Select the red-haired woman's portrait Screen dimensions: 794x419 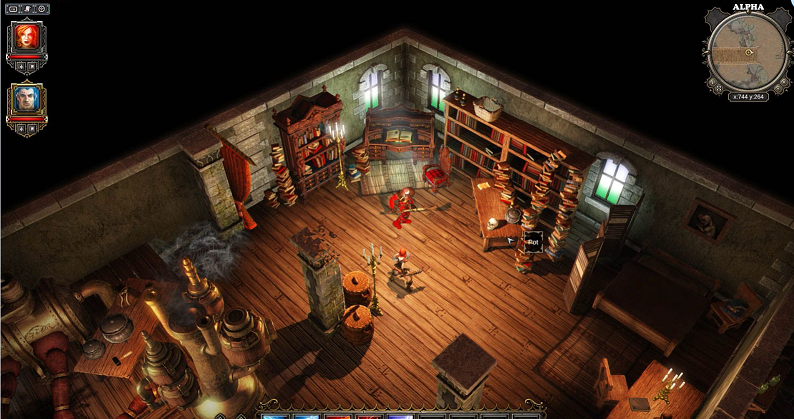pyautogui.click(x=25, y=39)
